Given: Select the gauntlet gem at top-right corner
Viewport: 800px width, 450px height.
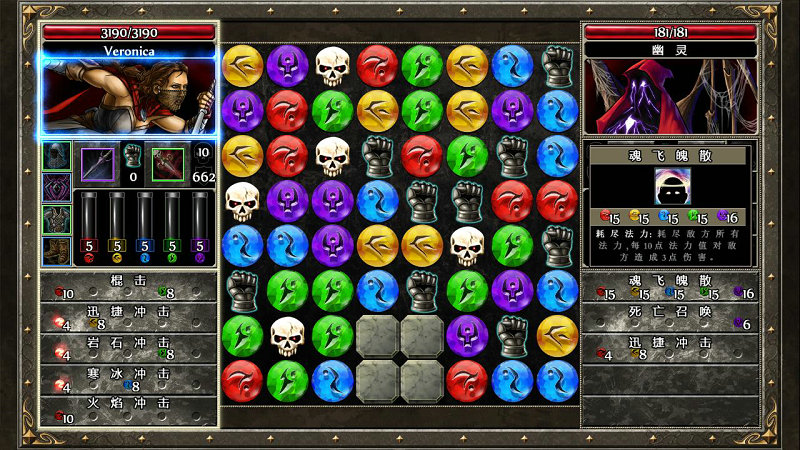Looking at the screenshot, I should point(558,65).
